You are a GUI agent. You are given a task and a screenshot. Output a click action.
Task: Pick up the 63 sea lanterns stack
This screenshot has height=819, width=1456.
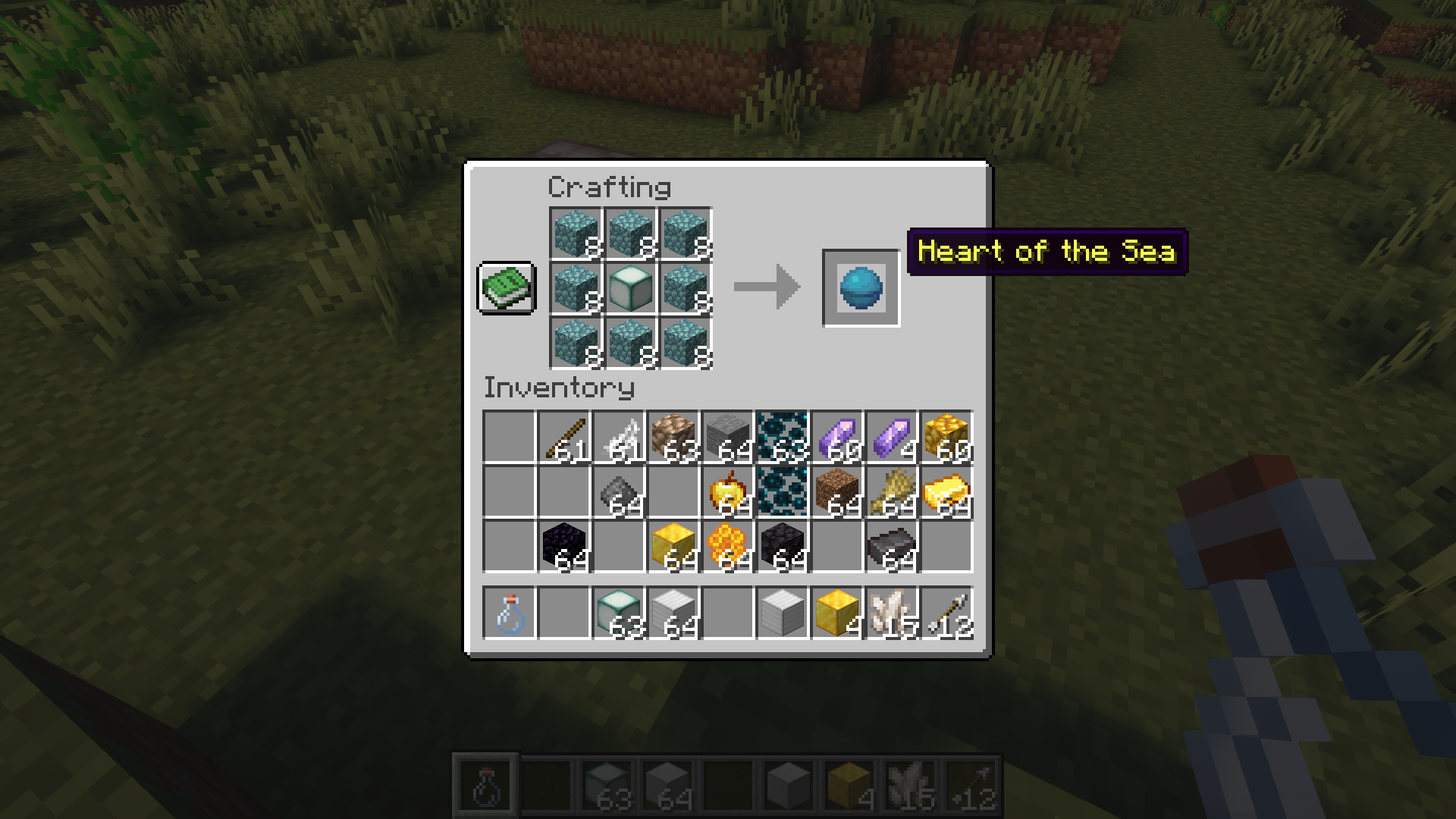619,613
